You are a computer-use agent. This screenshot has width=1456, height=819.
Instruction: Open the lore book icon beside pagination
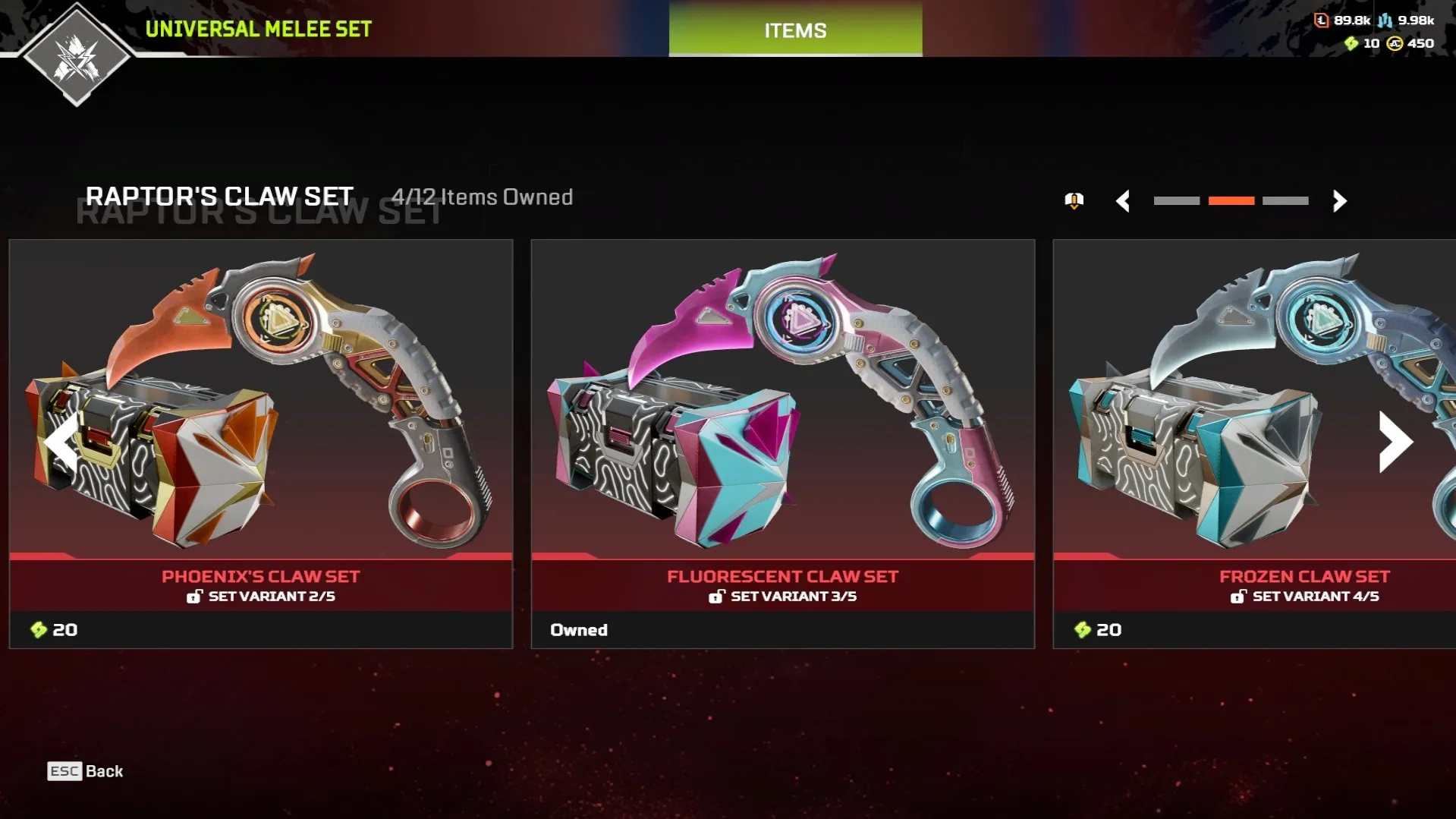[x=1073, y=201]
